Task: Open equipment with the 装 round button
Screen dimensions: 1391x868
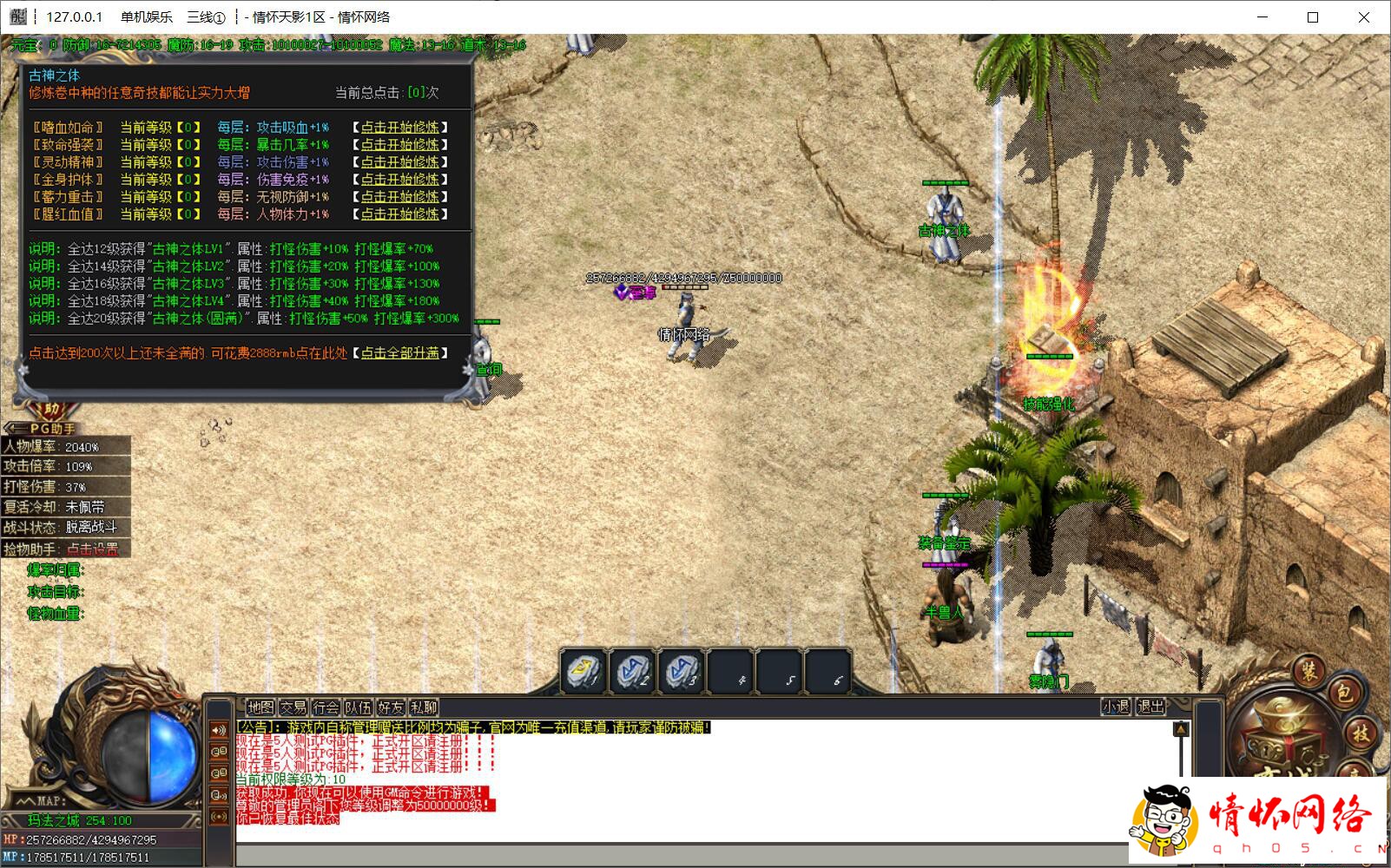Action: click(x=1309, y=669)
